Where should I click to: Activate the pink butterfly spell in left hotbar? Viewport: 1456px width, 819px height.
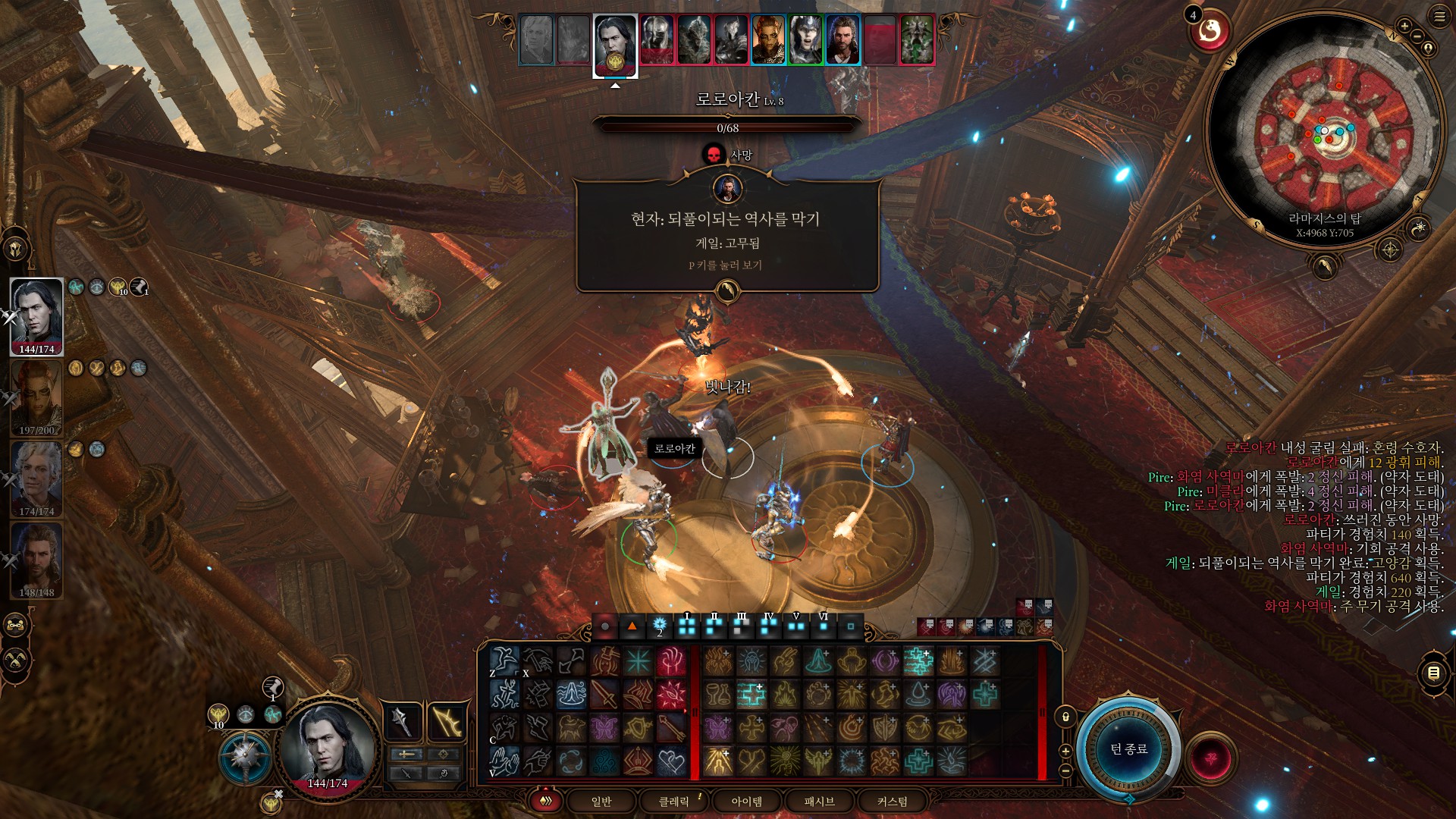pyautogui.click(x=604, y=728)
